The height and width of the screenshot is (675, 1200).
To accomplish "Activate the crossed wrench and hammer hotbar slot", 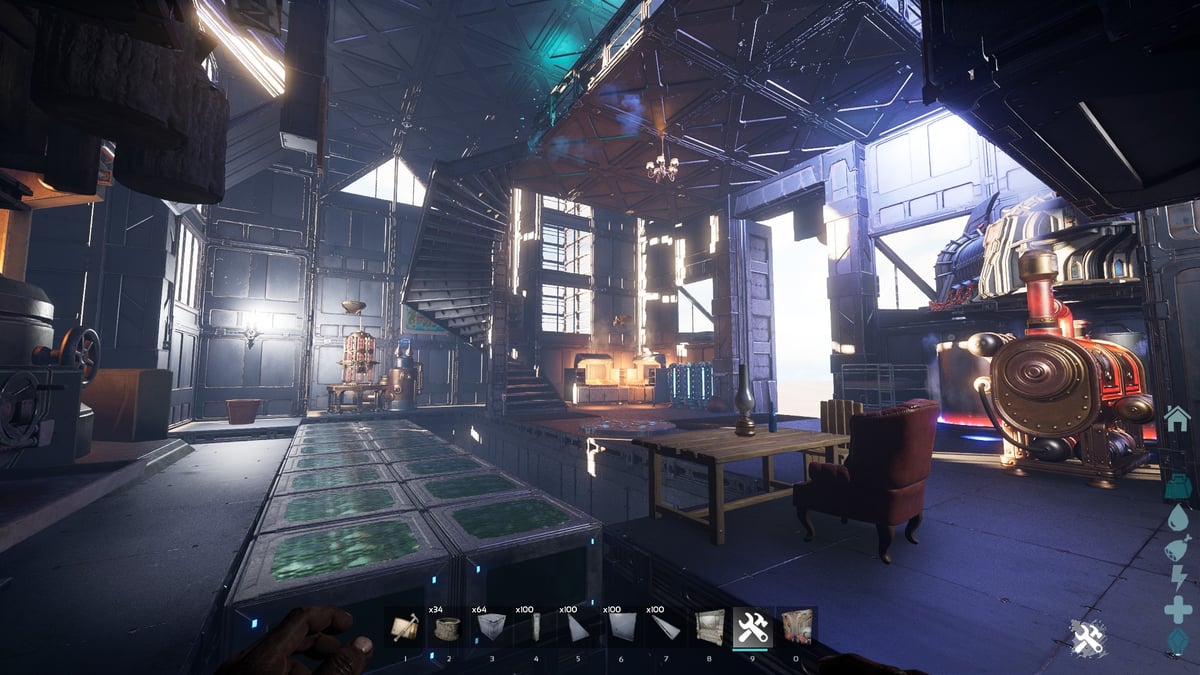I will [x=752, y=627].
